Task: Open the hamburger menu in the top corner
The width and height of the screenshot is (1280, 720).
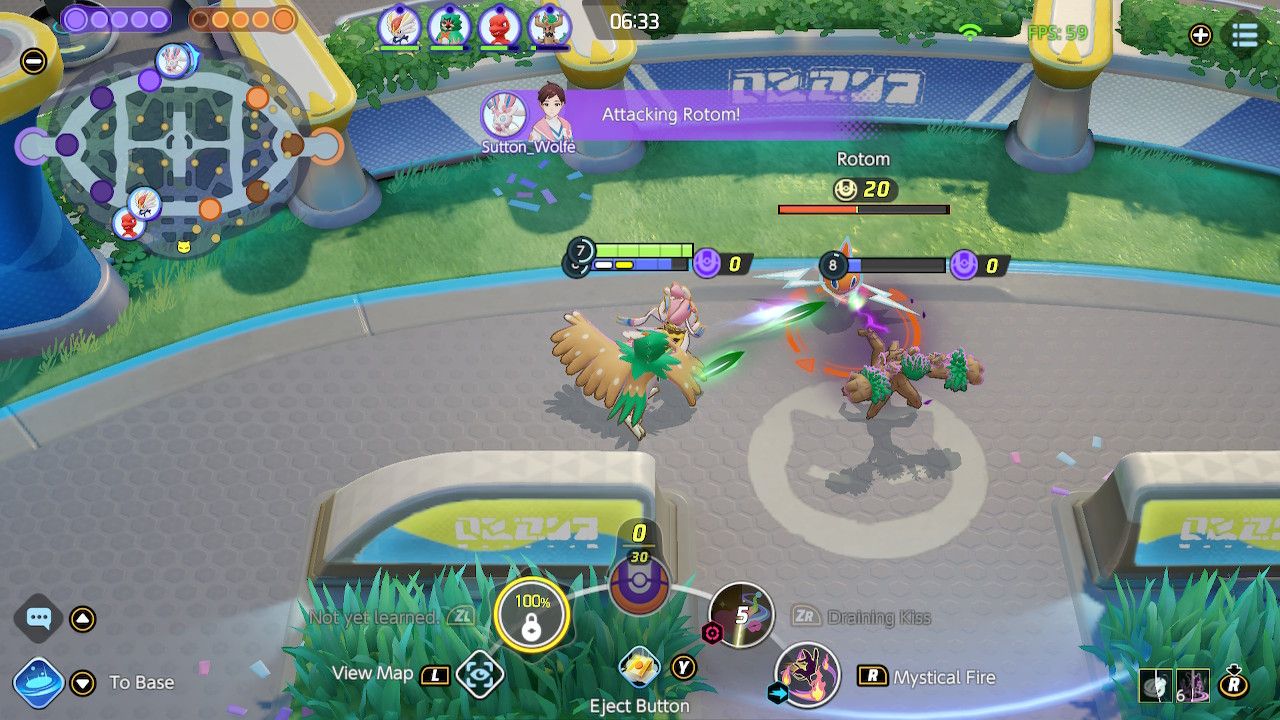Action: pos(1244,35)
